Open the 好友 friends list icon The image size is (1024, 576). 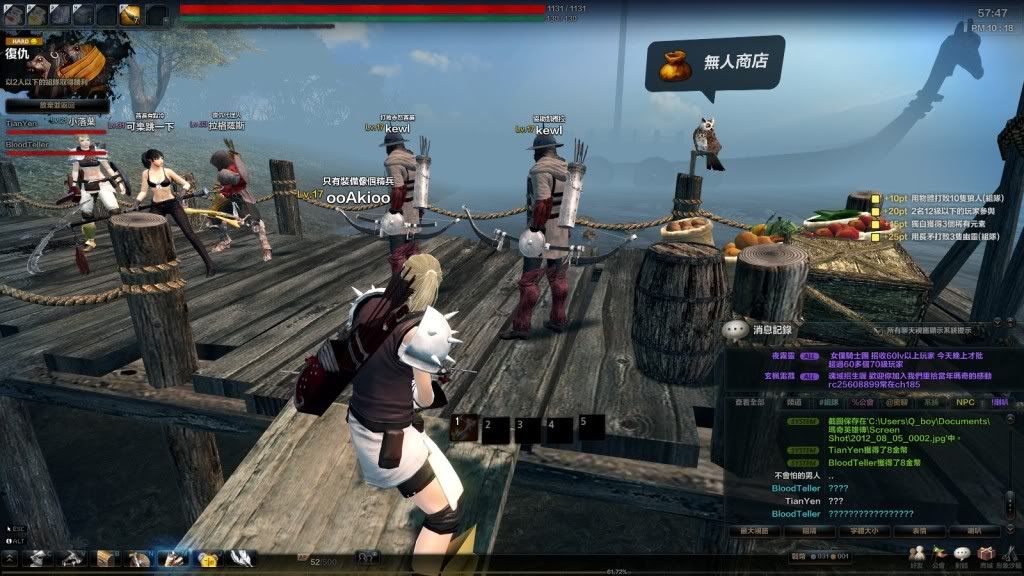(916, 554)
